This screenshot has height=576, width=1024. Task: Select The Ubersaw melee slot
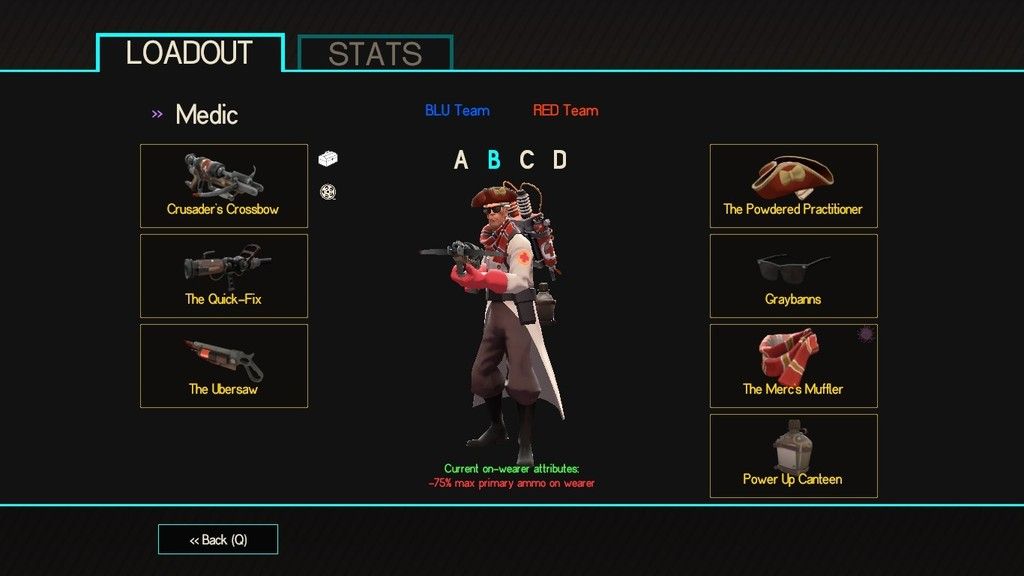[224, 366]
